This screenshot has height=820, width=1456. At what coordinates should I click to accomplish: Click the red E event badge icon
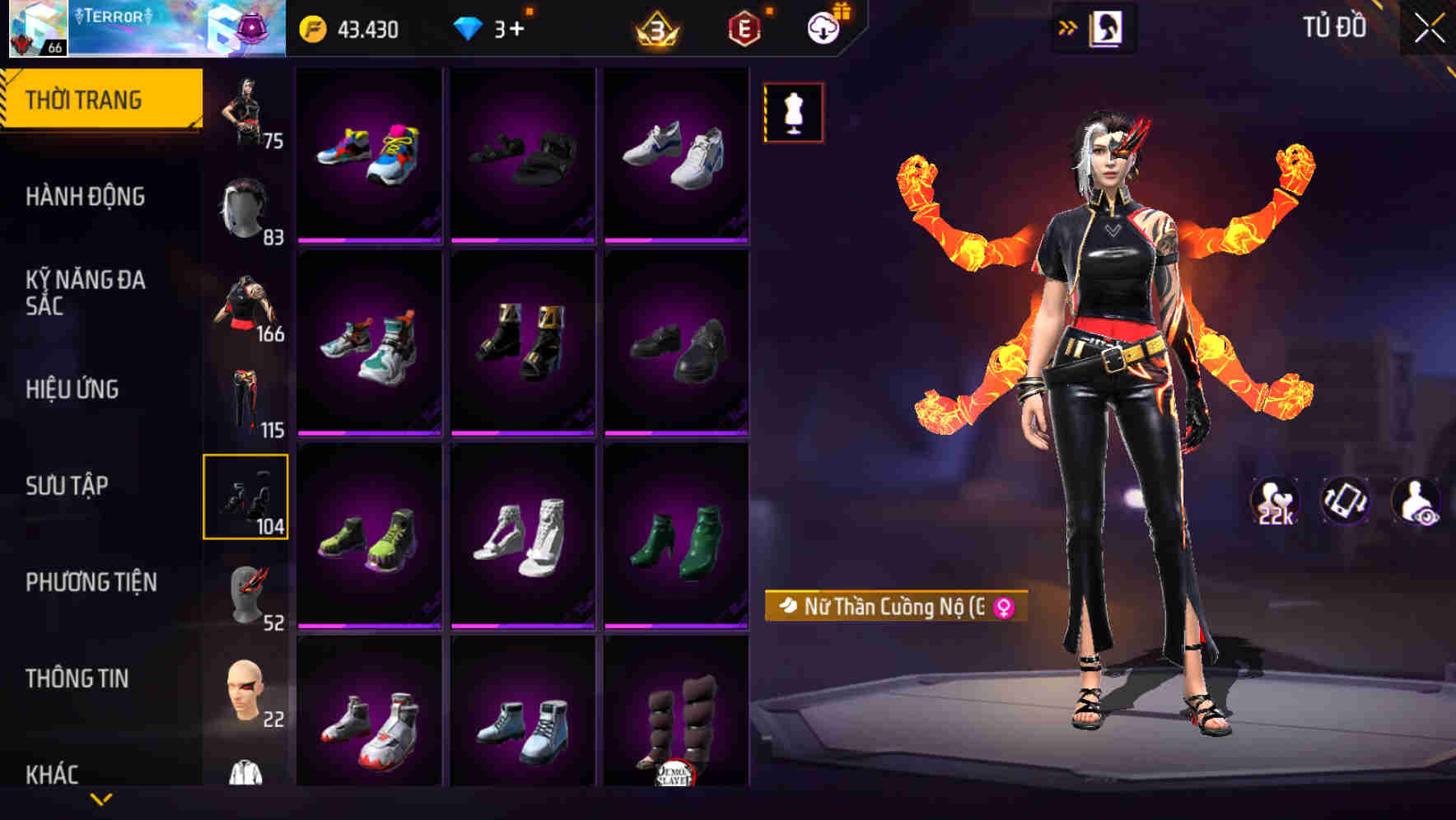pos(743,30)
